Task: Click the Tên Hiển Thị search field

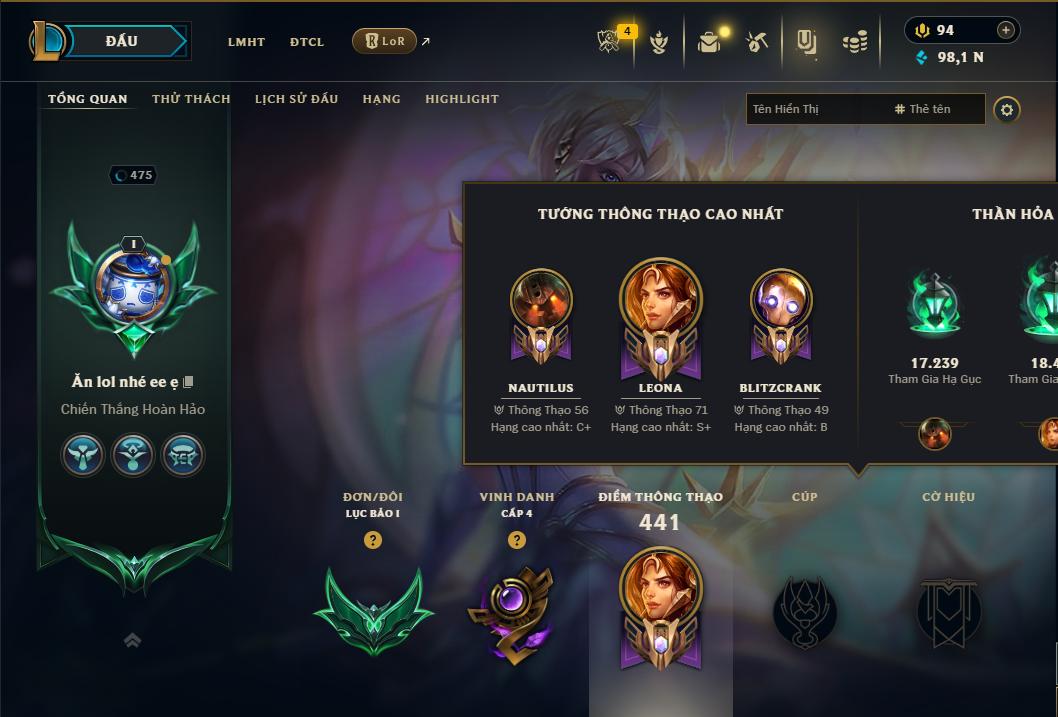Action: click(815, 109)
